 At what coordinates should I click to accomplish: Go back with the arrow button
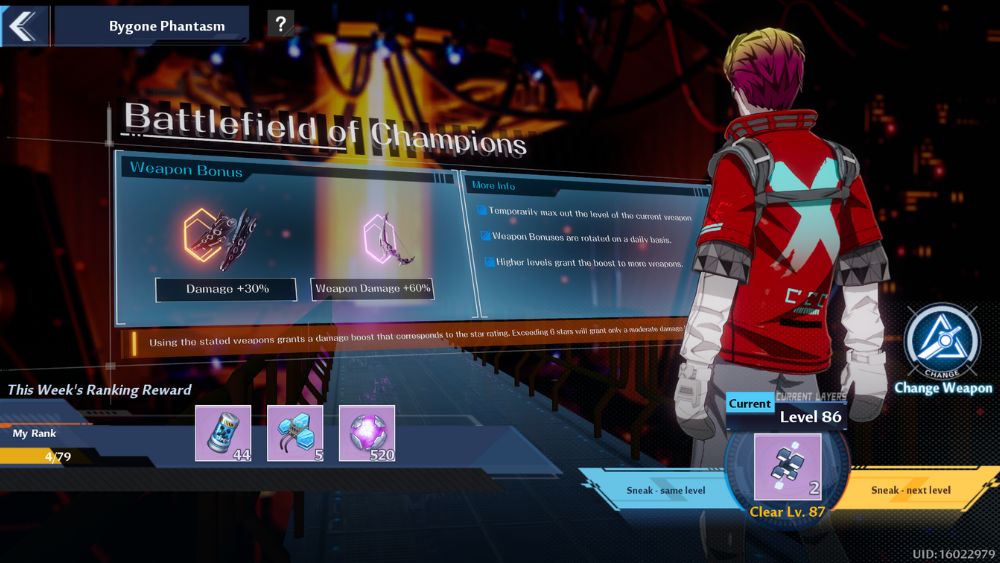22,25
